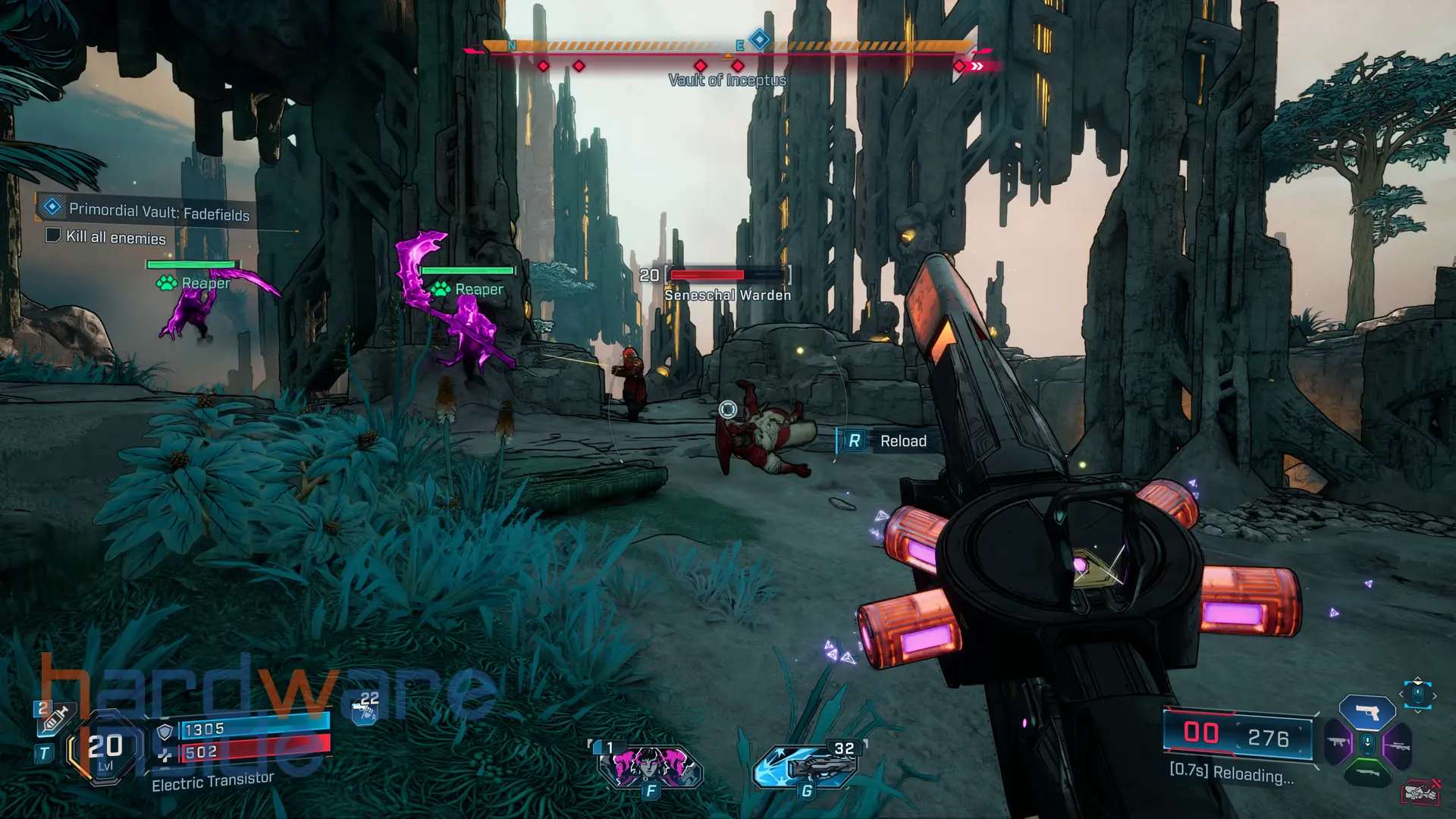Click the crossed-out vehicle icon

click(x=1420, y=793)
